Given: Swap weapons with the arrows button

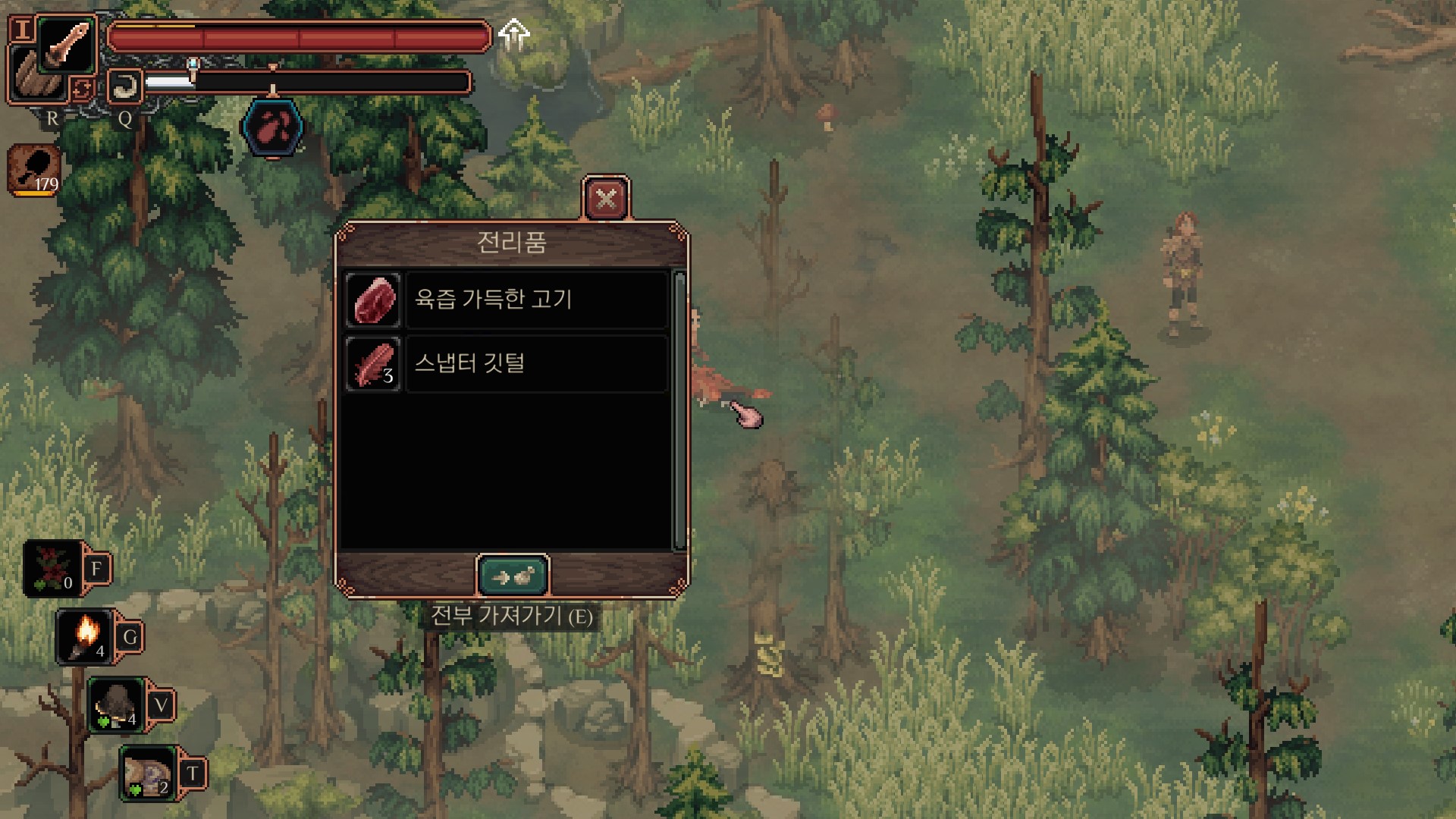Looking at the screenshot, I should pyautogui.click(x=82, y=89).
